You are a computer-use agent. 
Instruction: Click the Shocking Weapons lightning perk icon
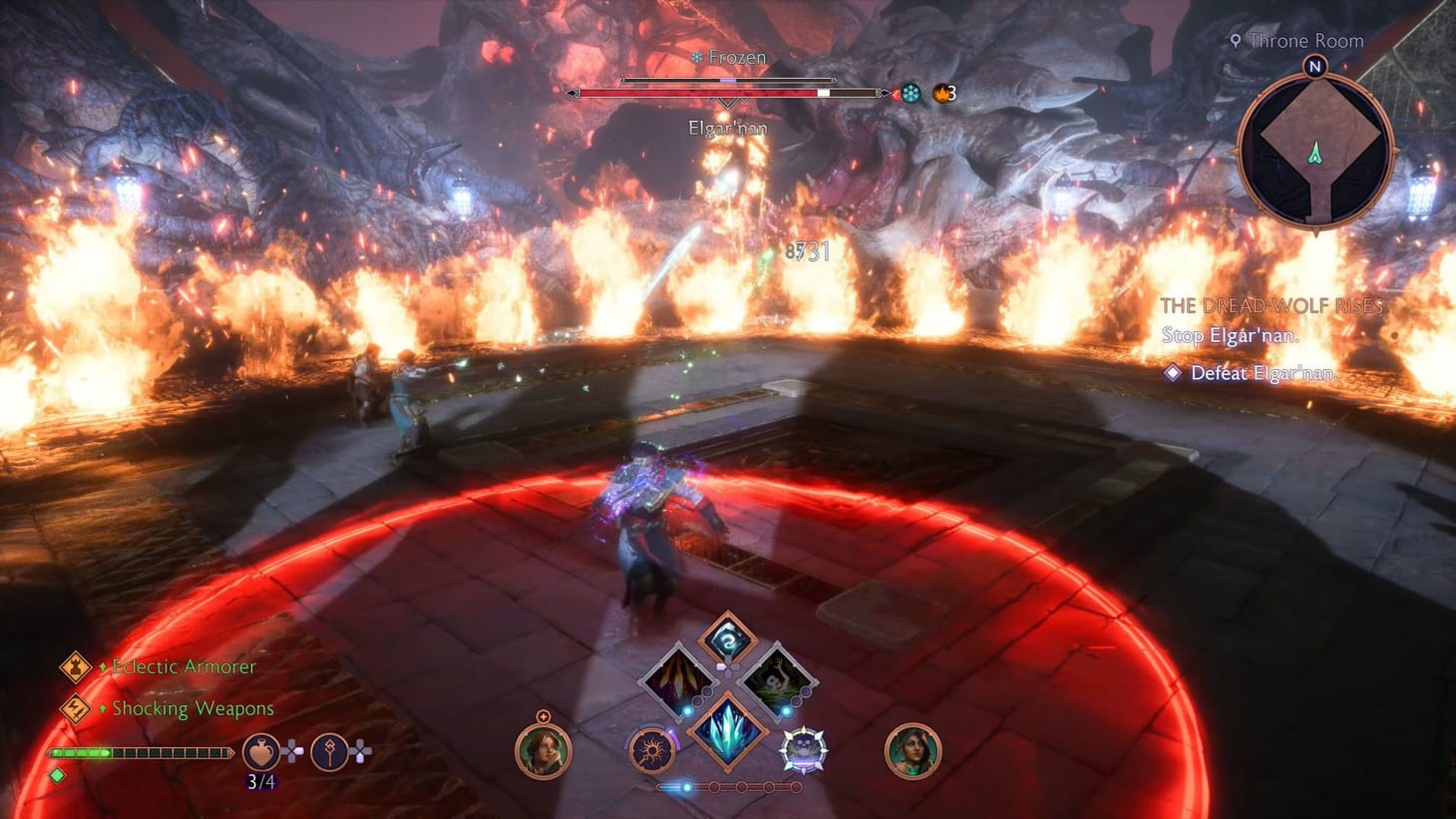(75, 708)
